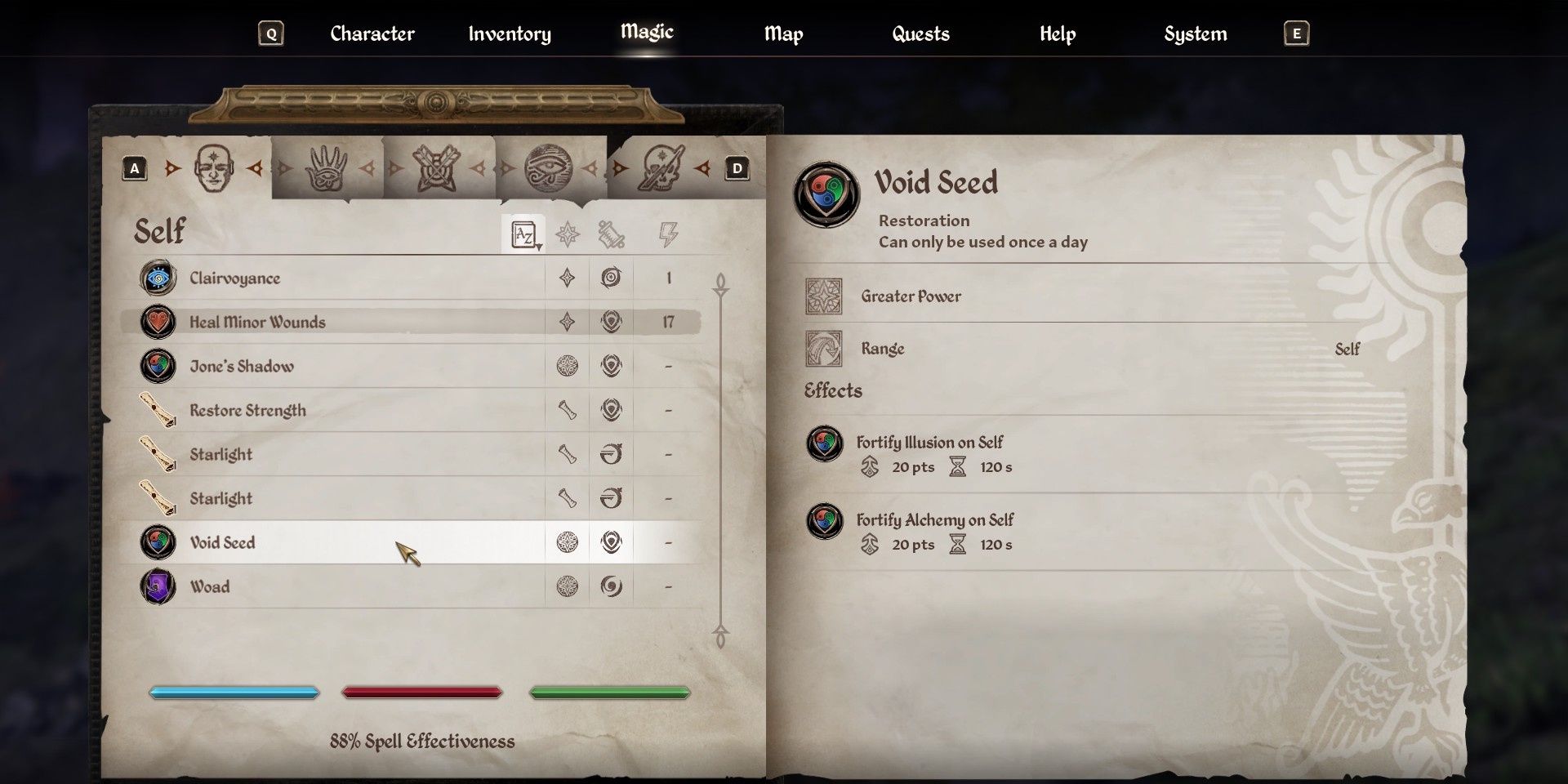This screenshot has width=1568, height=784.
Task: Select the Clairvoyance spell
Action: 234,278
